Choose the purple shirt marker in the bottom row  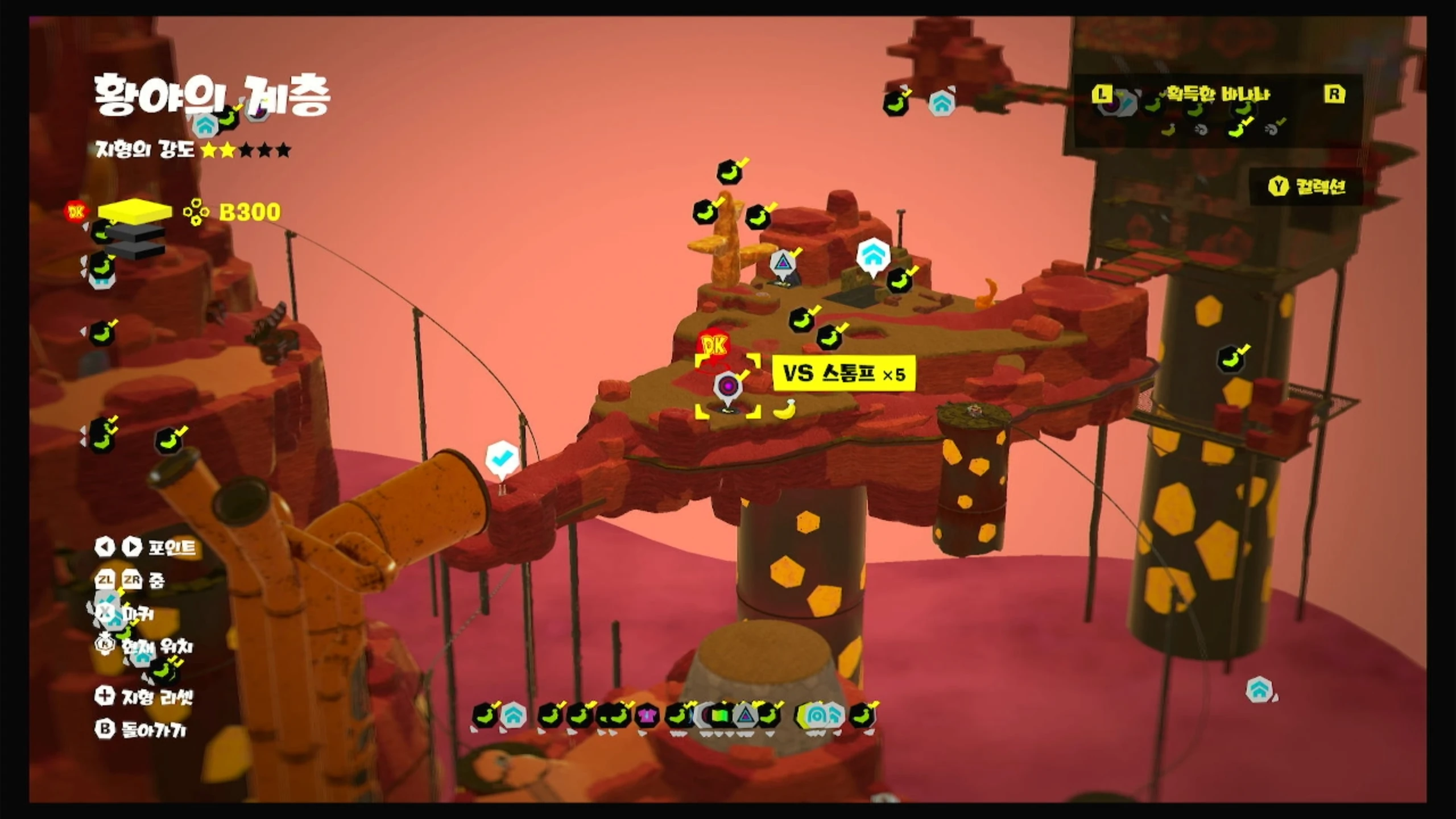point(646,716)
